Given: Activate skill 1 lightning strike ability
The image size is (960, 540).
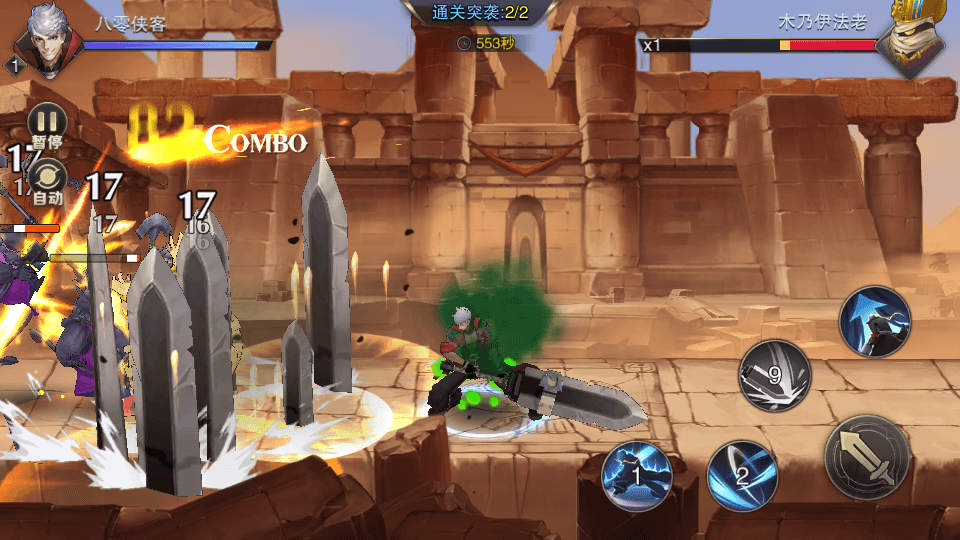Looking at the screenshot, I should click(x=637, y=475).
